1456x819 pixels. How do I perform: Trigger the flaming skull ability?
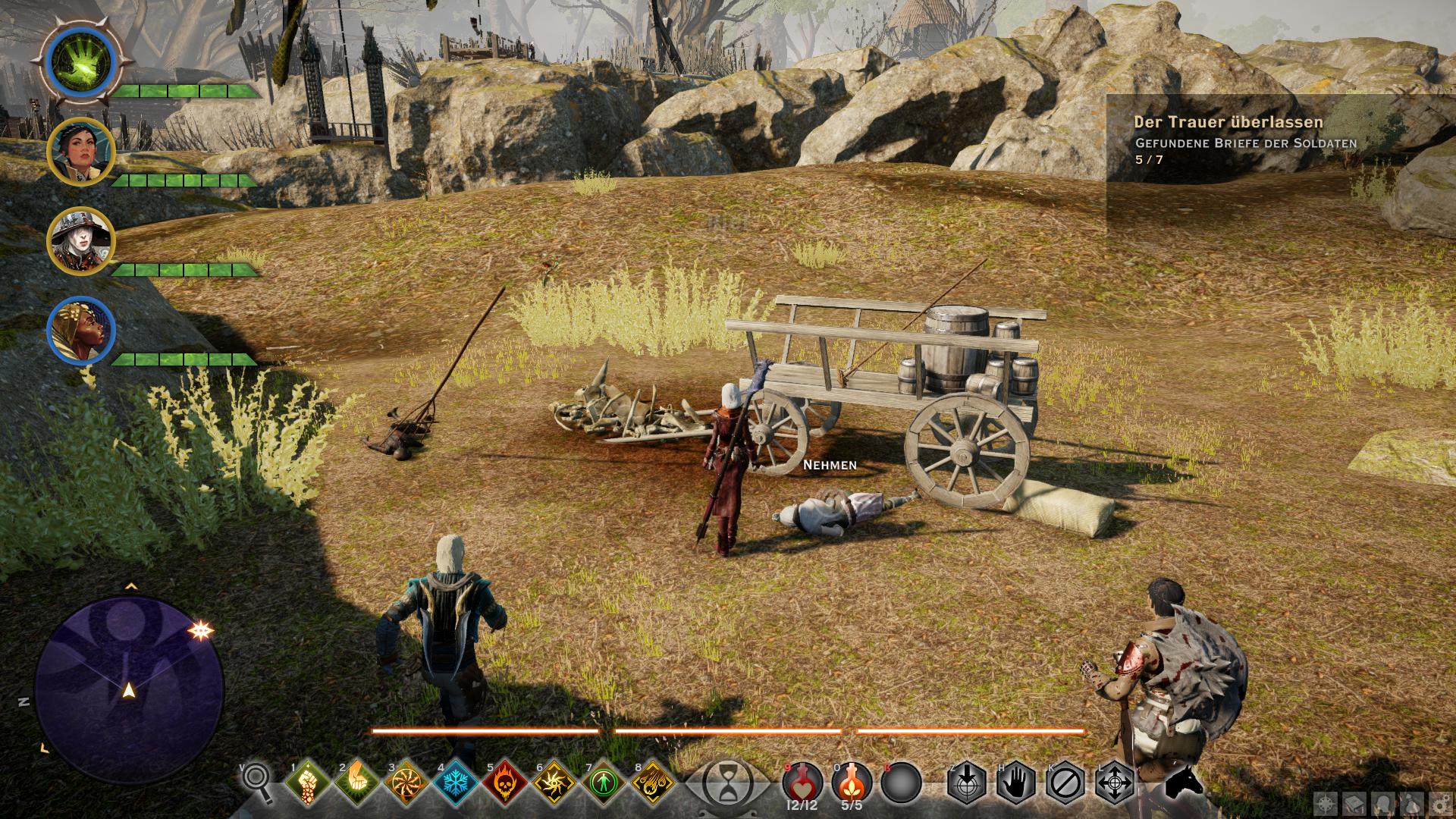pos(506,783)
